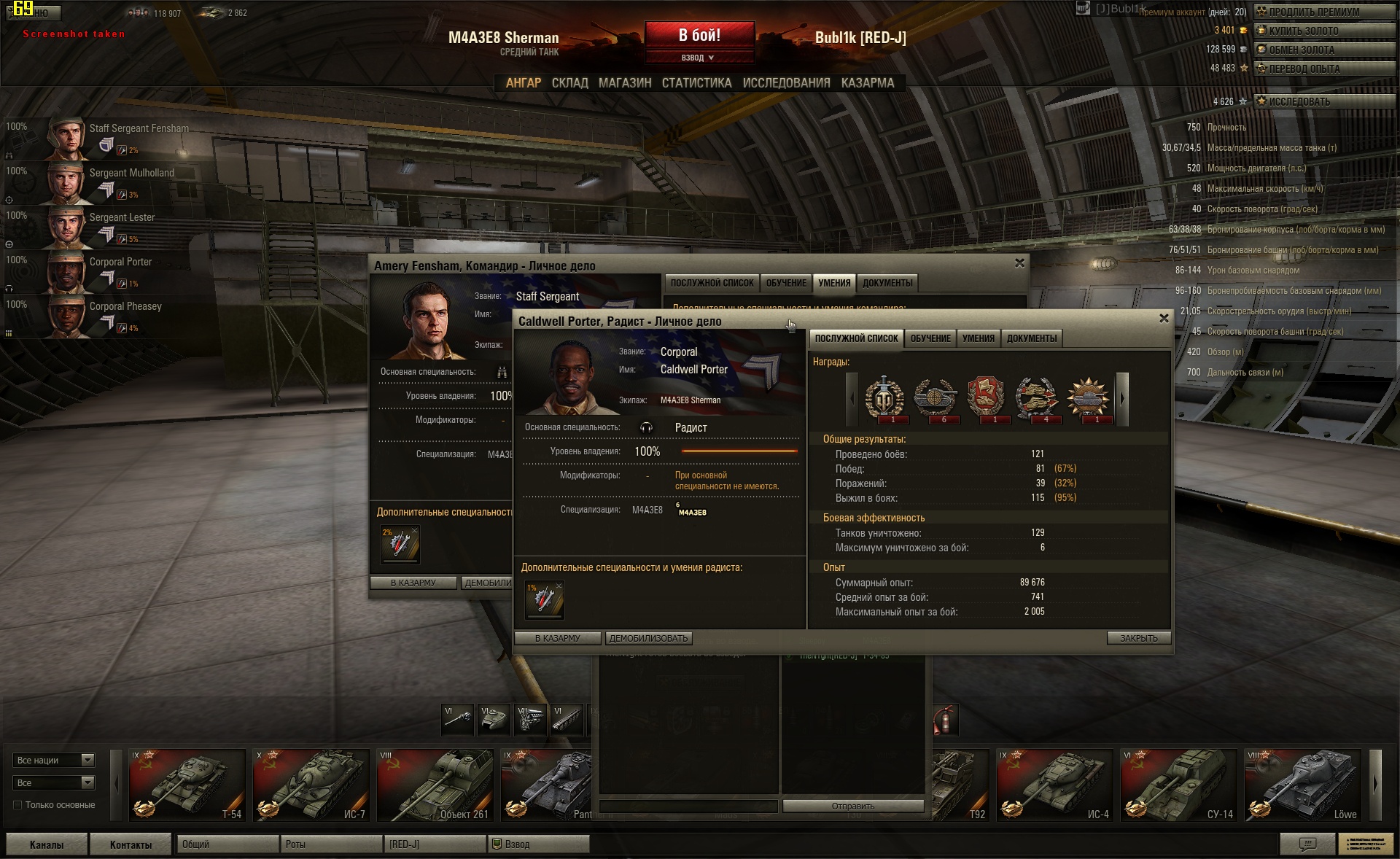Switch to УМЕНИЯ tab in Porter's file
The image size is (1400, 859).
(978, 338)
